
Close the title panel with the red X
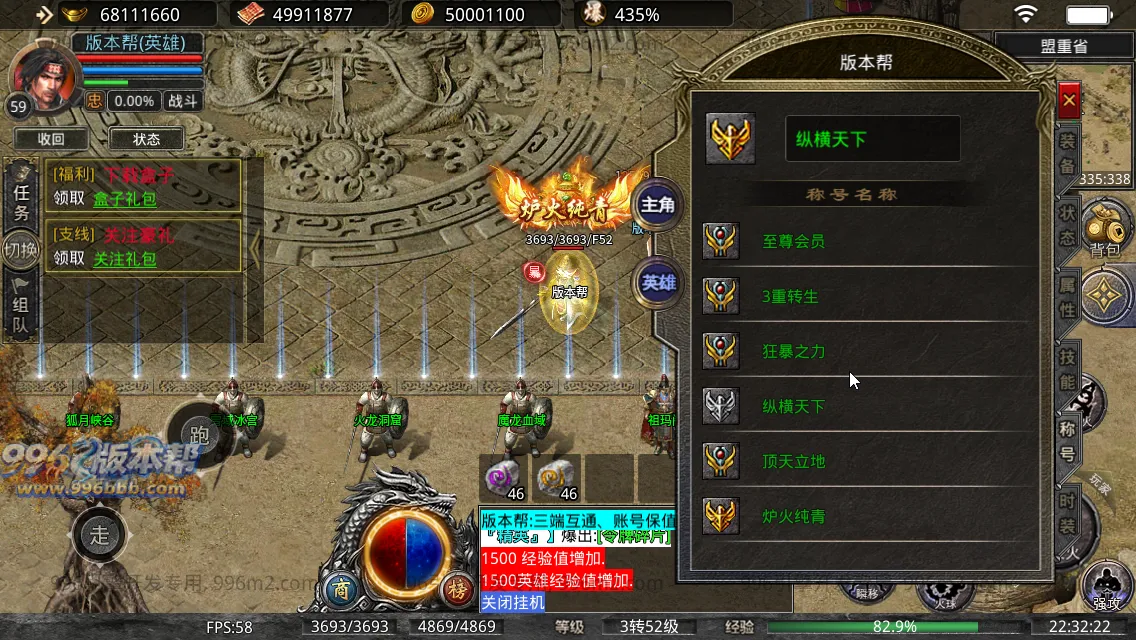1069,101
